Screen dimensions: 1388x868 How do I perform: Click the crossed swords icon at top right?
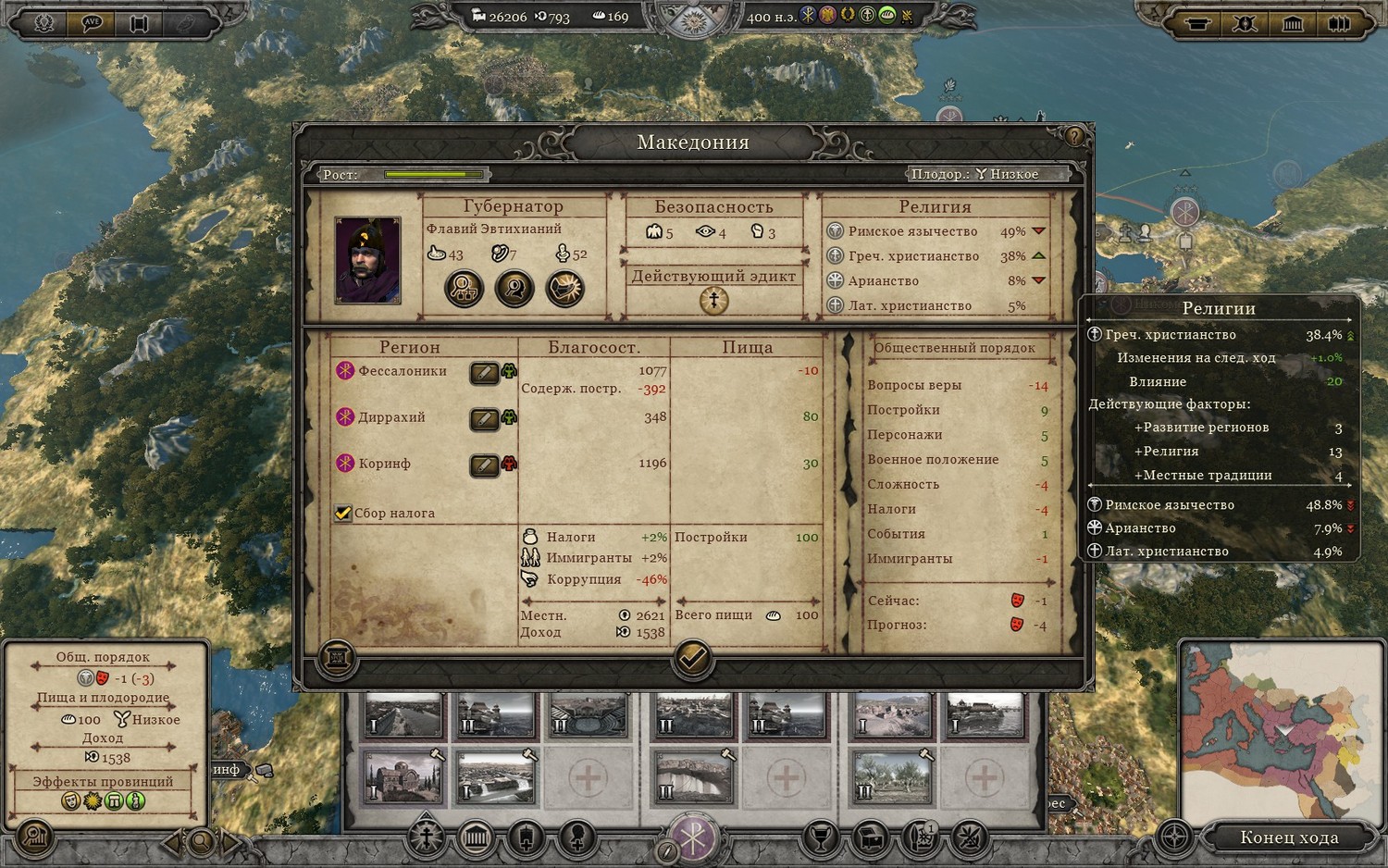(1245, 23)
